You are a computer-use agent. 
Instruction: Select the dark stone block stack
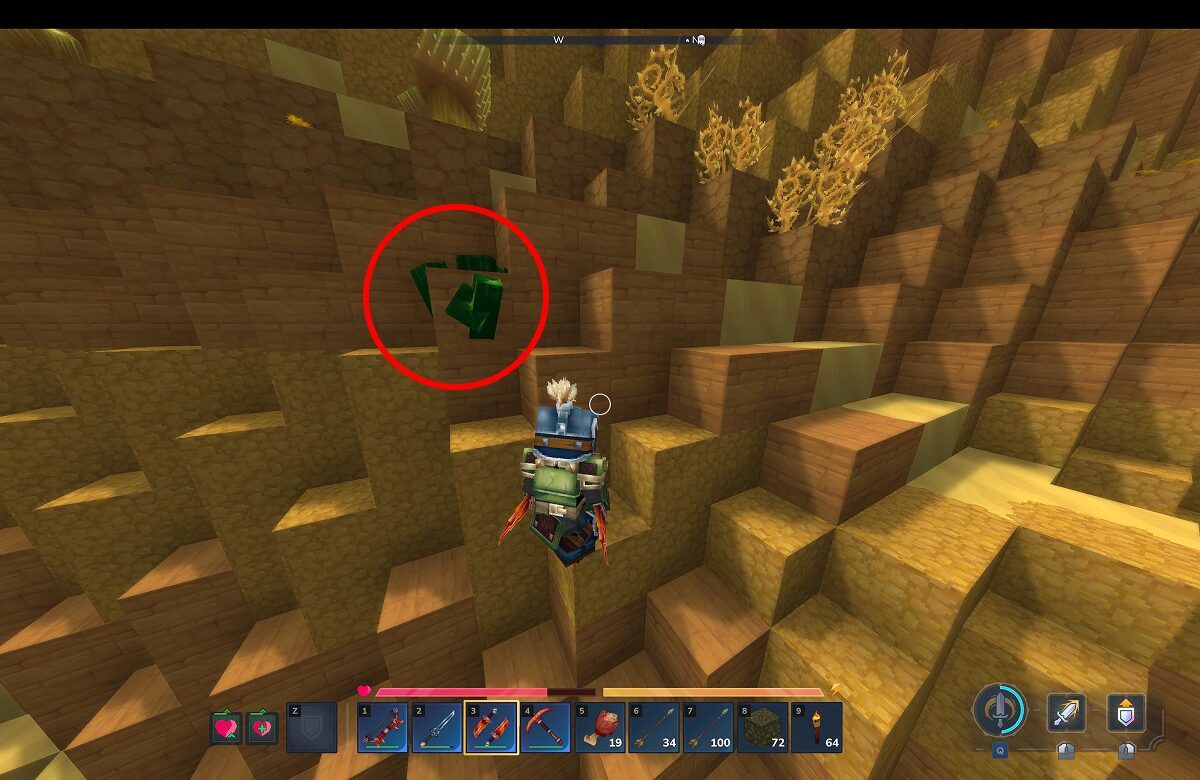[x=761, y=728]
